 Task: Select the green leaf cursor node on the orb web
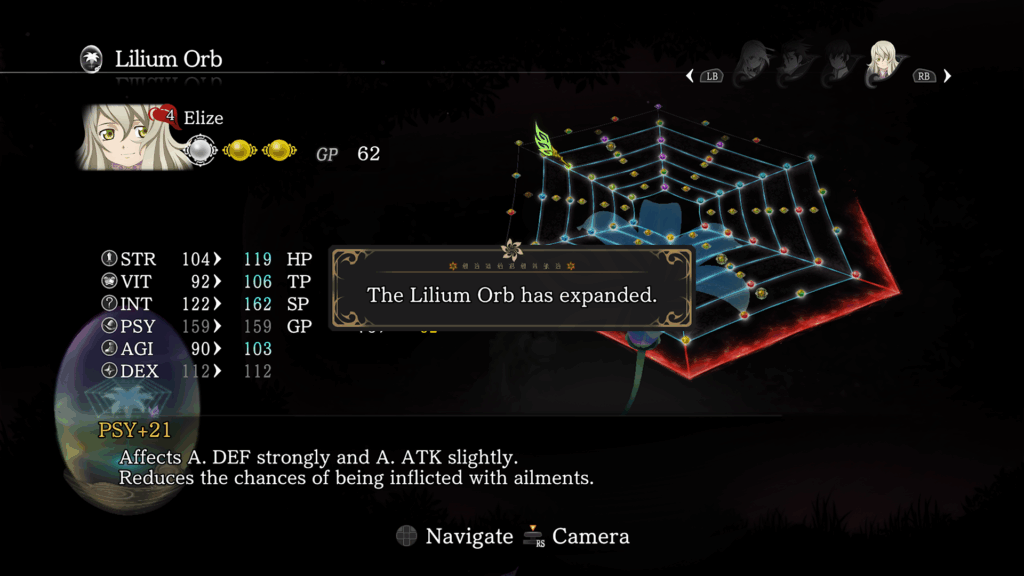pos(546,140)
